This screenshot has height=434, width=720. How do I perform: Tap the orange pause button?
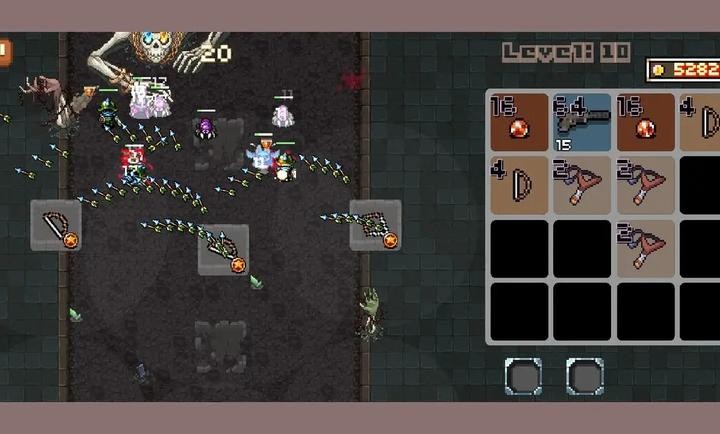4,52
